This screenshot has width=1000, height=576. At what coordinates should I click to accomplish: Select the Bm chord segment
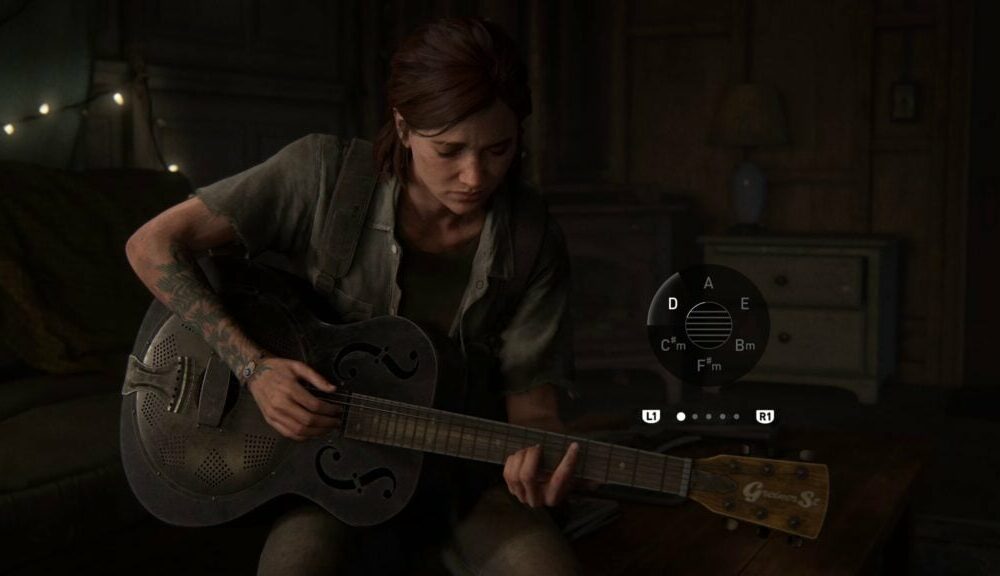(x=745, y=346)
